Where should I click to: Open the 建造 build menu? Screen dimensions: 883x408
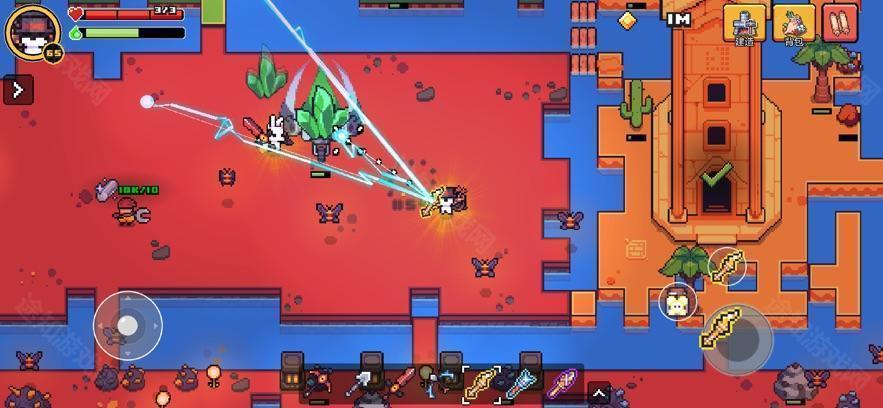pyautogui.click(x=744, y=23)
